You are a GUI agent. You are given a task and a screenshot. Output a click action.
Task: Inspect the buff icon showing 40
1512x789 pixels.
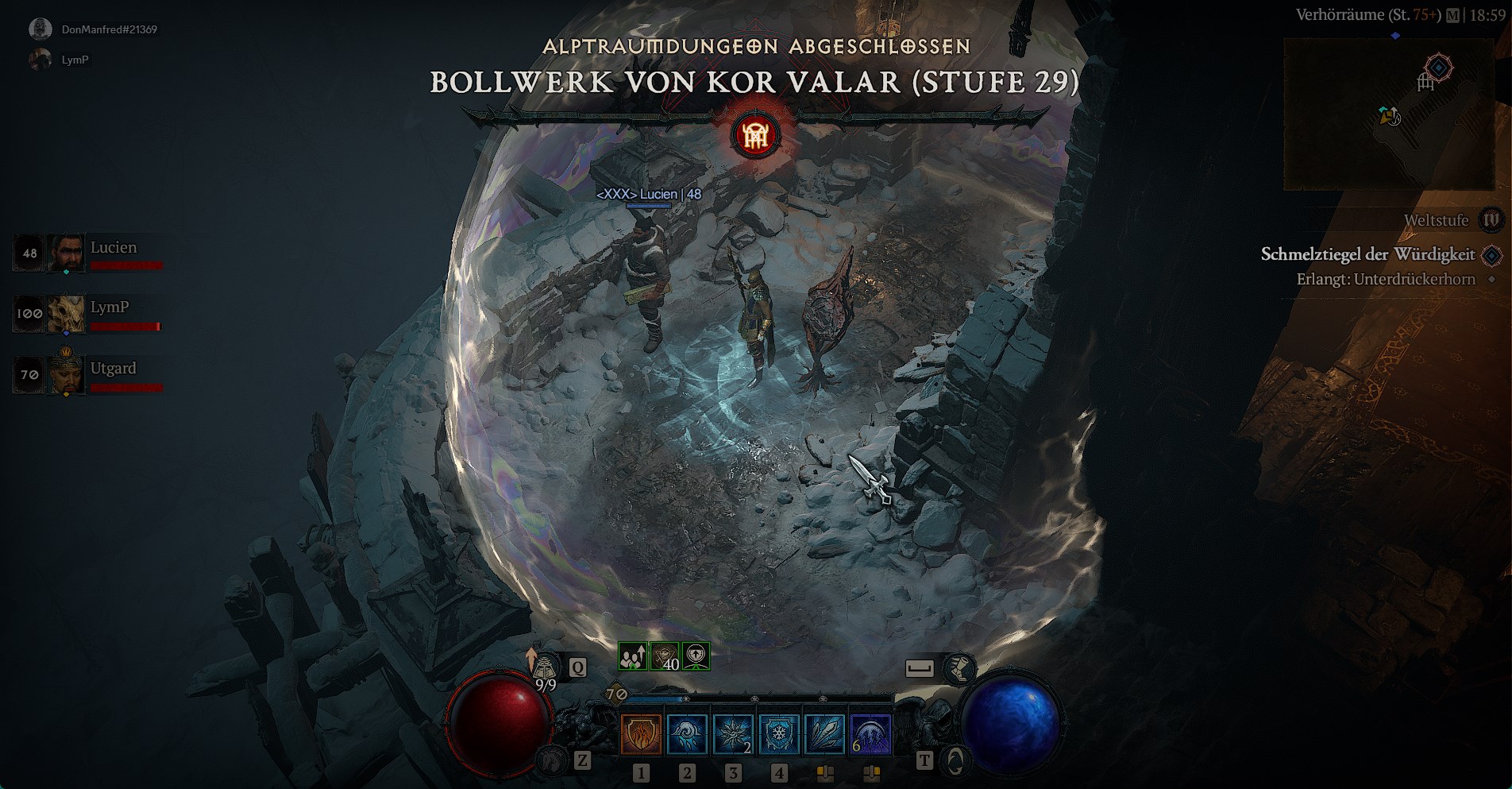tap(665, 657)
